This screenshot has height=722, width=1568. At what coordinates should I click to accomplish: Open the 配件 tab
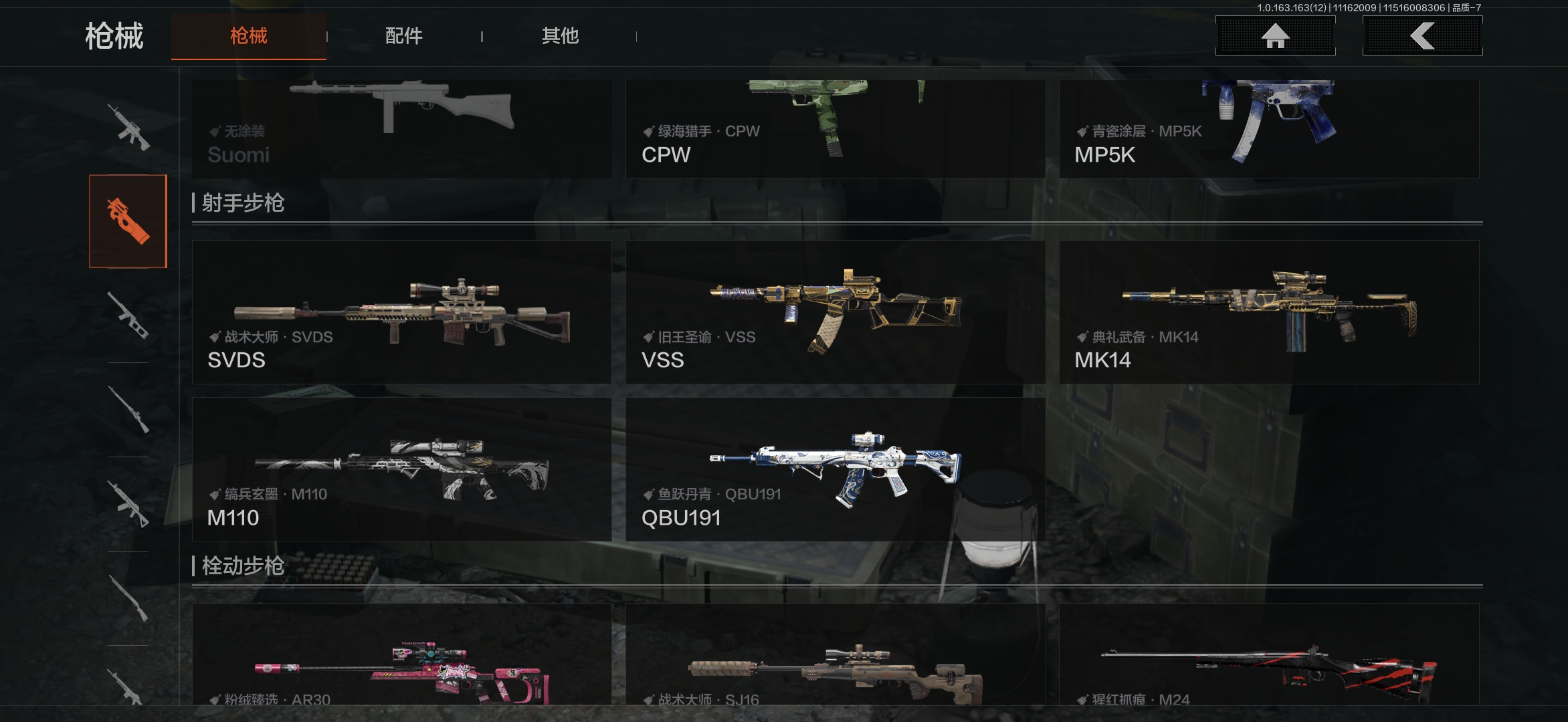(403, 36)
